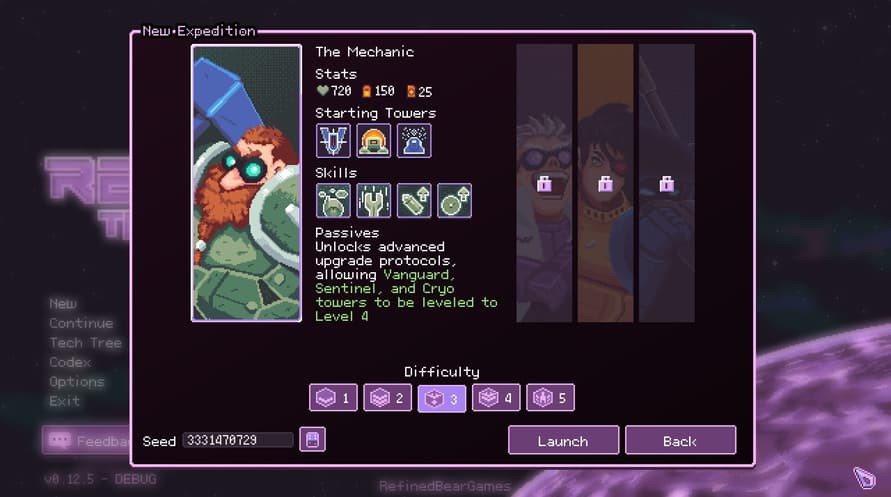Set difficulty to level 1
The width and height of the screenshot is (891, 497).
(x=333, y=398)
